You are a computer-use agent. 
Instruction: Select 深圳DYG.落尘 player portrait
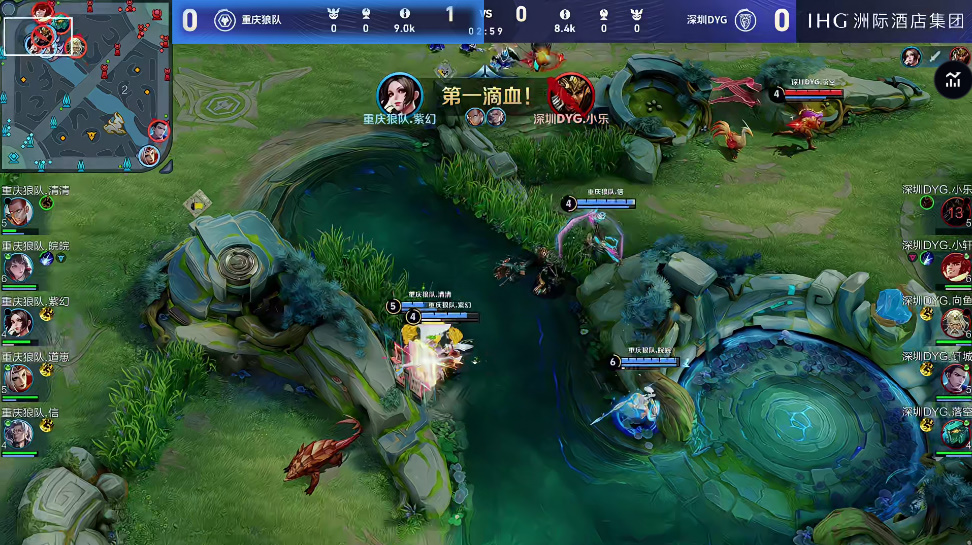point(954,433)
